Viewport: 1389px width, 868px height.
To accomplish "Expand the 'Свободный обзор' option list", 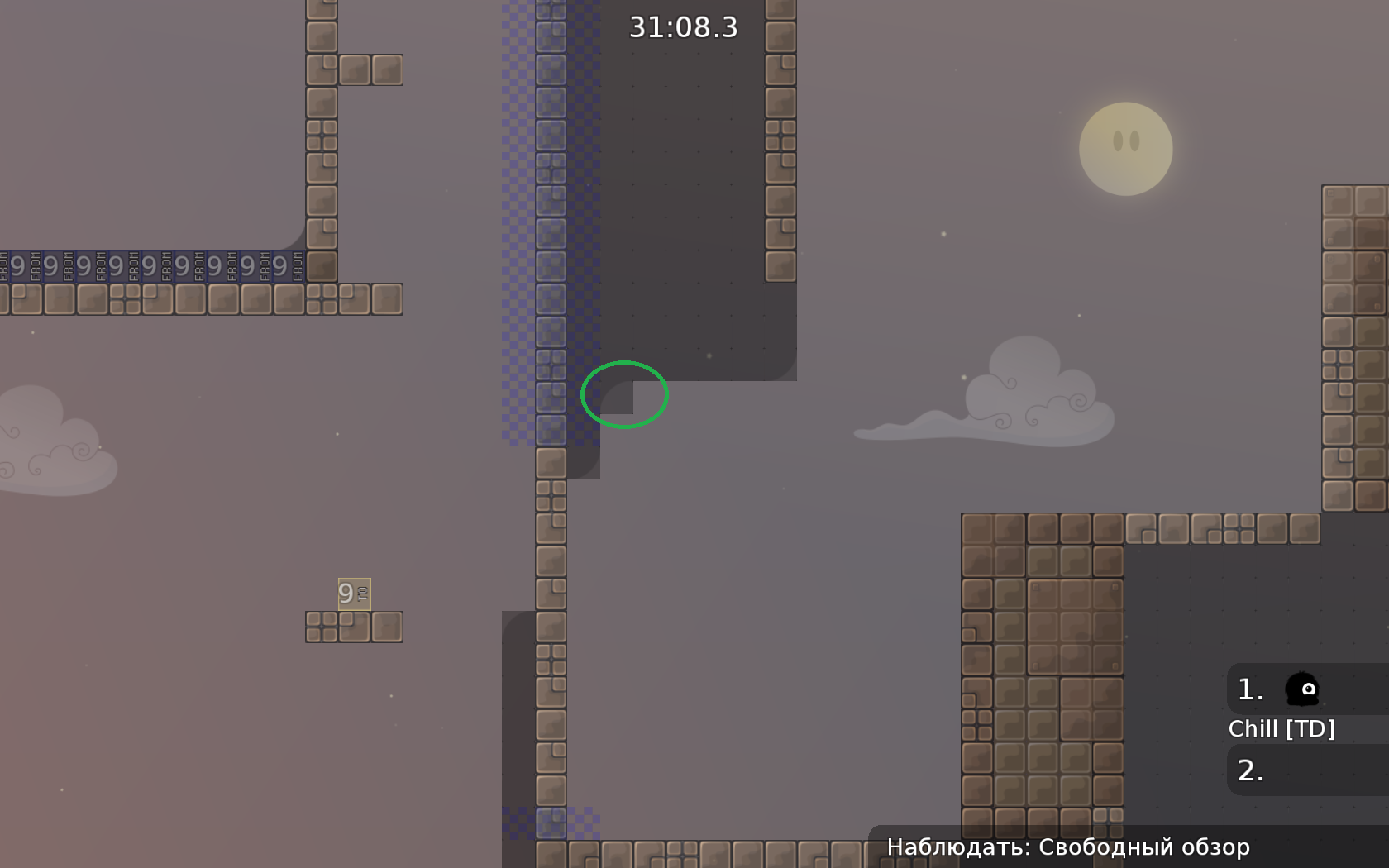I will pos(1145,847).
